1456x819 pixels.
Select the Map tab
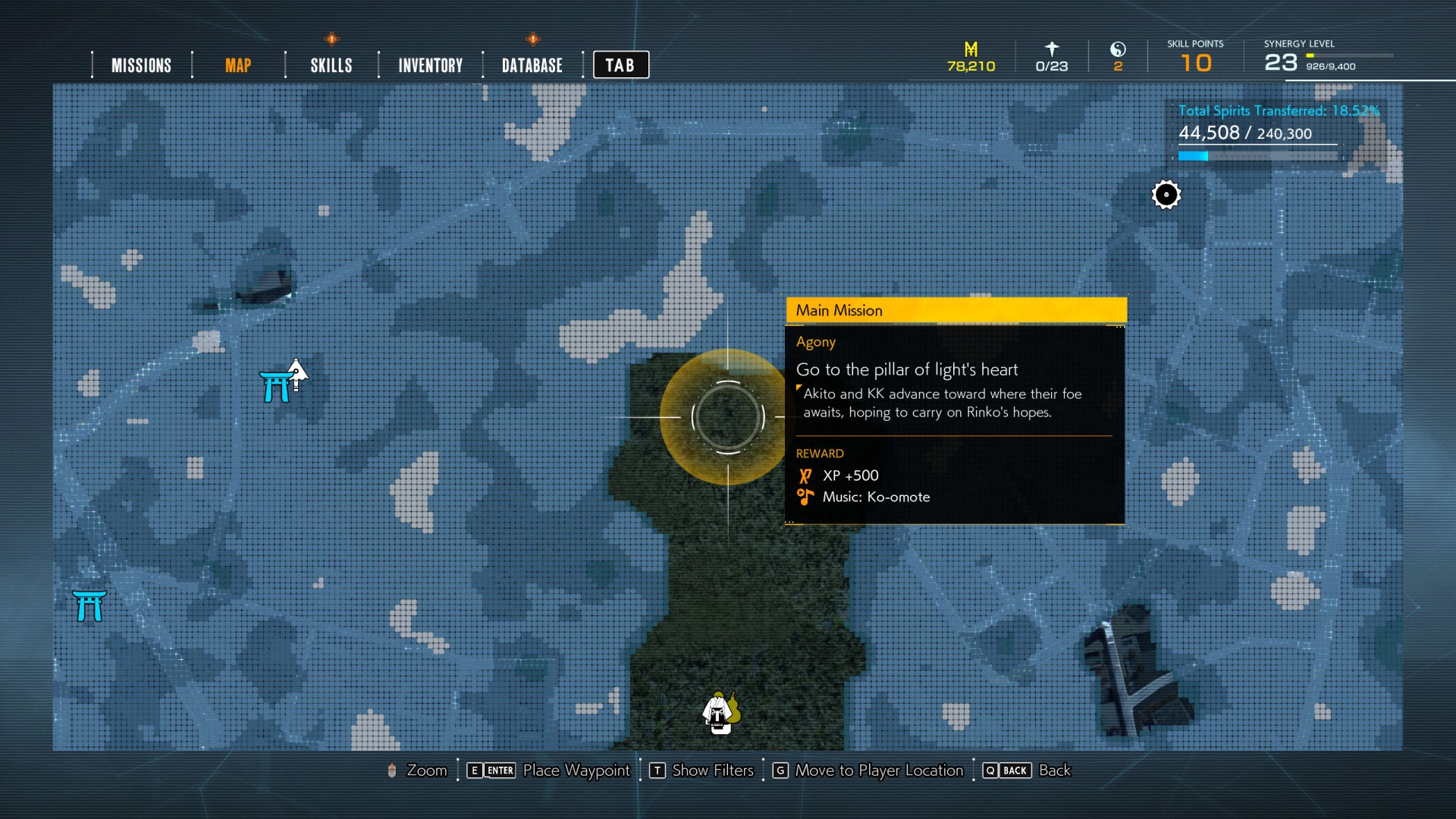coord(237,65)
